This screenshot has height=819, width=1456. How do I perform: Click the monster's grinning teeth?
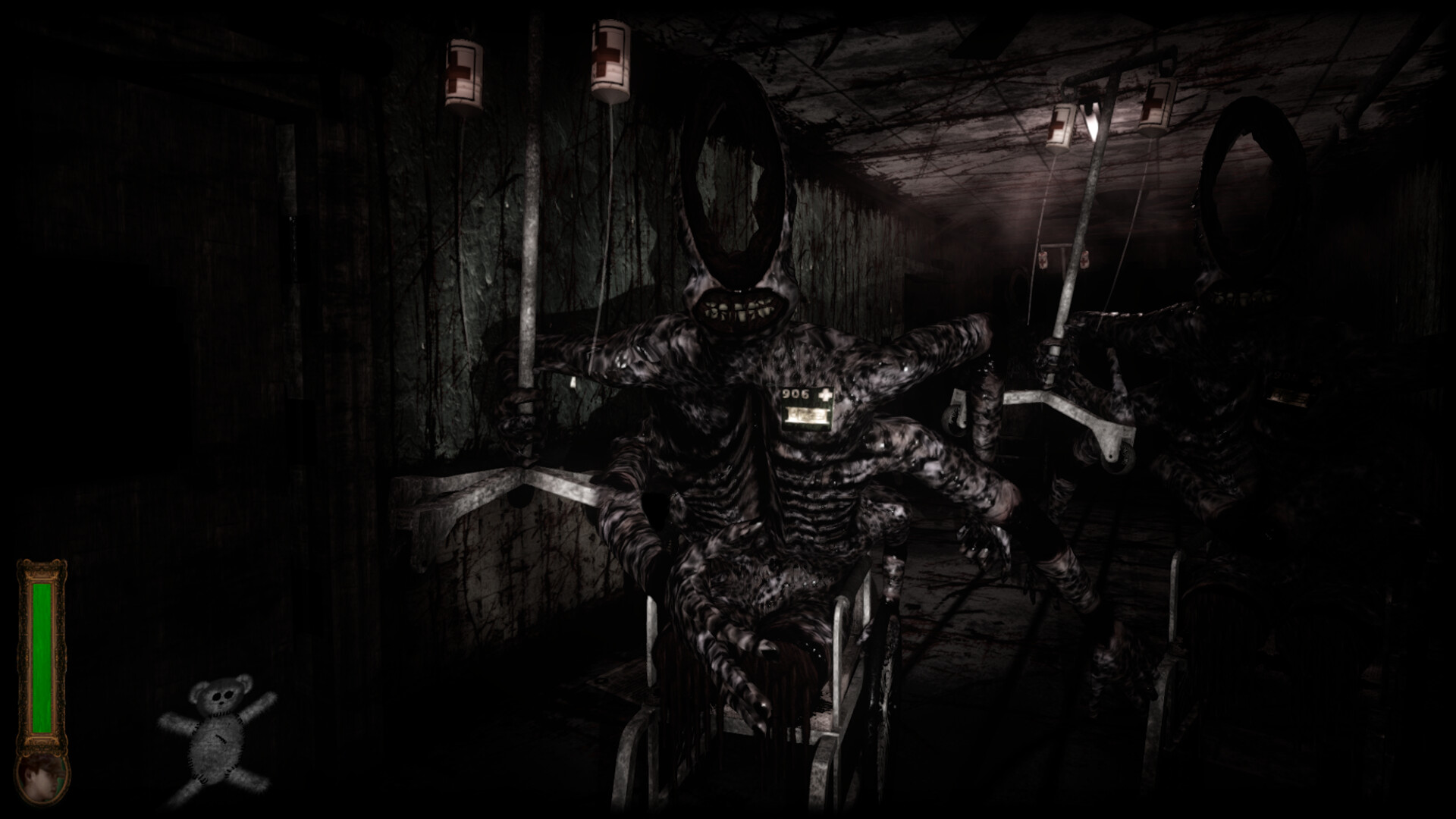pos(739,307)
